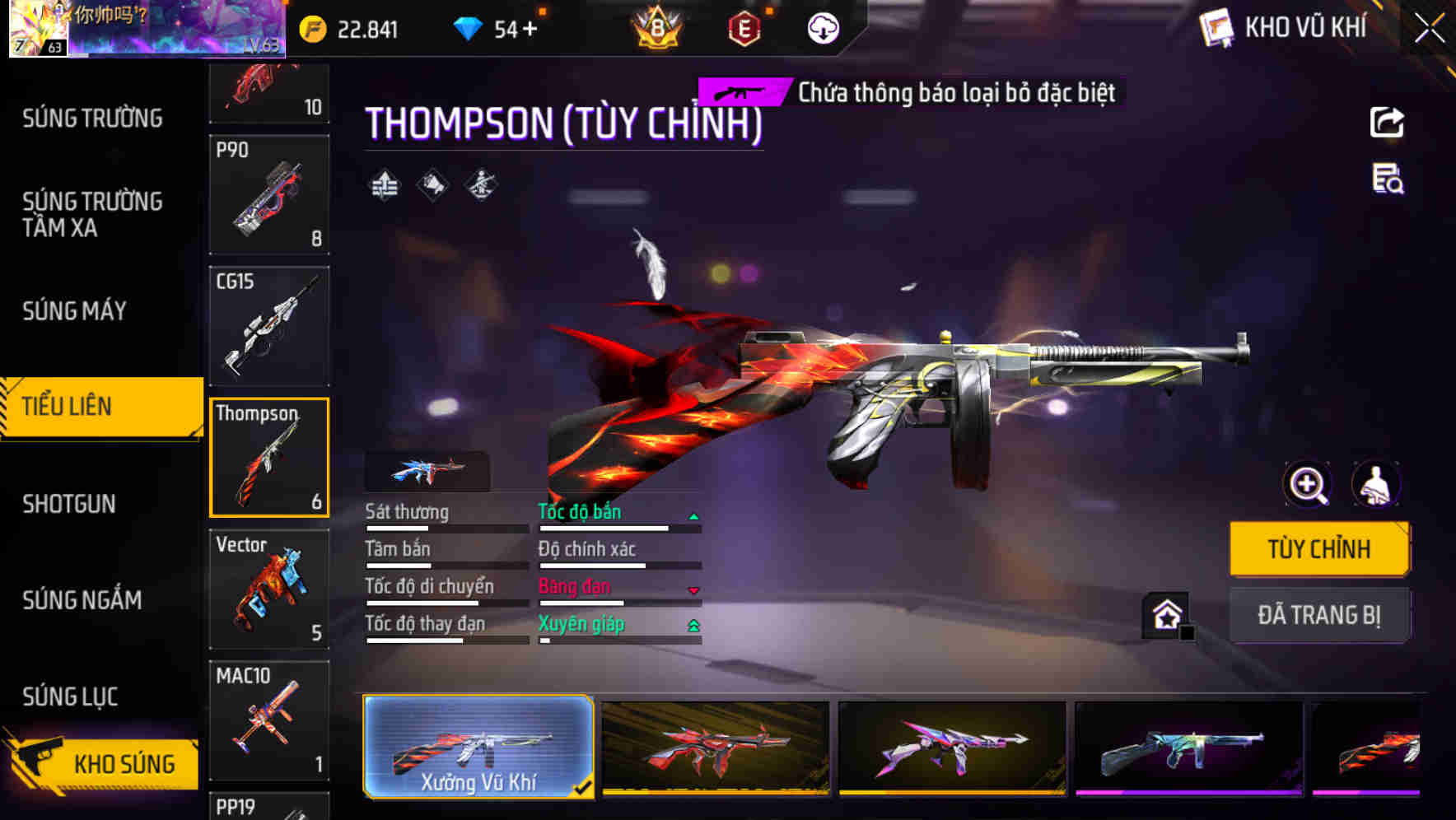Open the SHOTGUN weapon category
1456x820 pixels.
[69, 503]
